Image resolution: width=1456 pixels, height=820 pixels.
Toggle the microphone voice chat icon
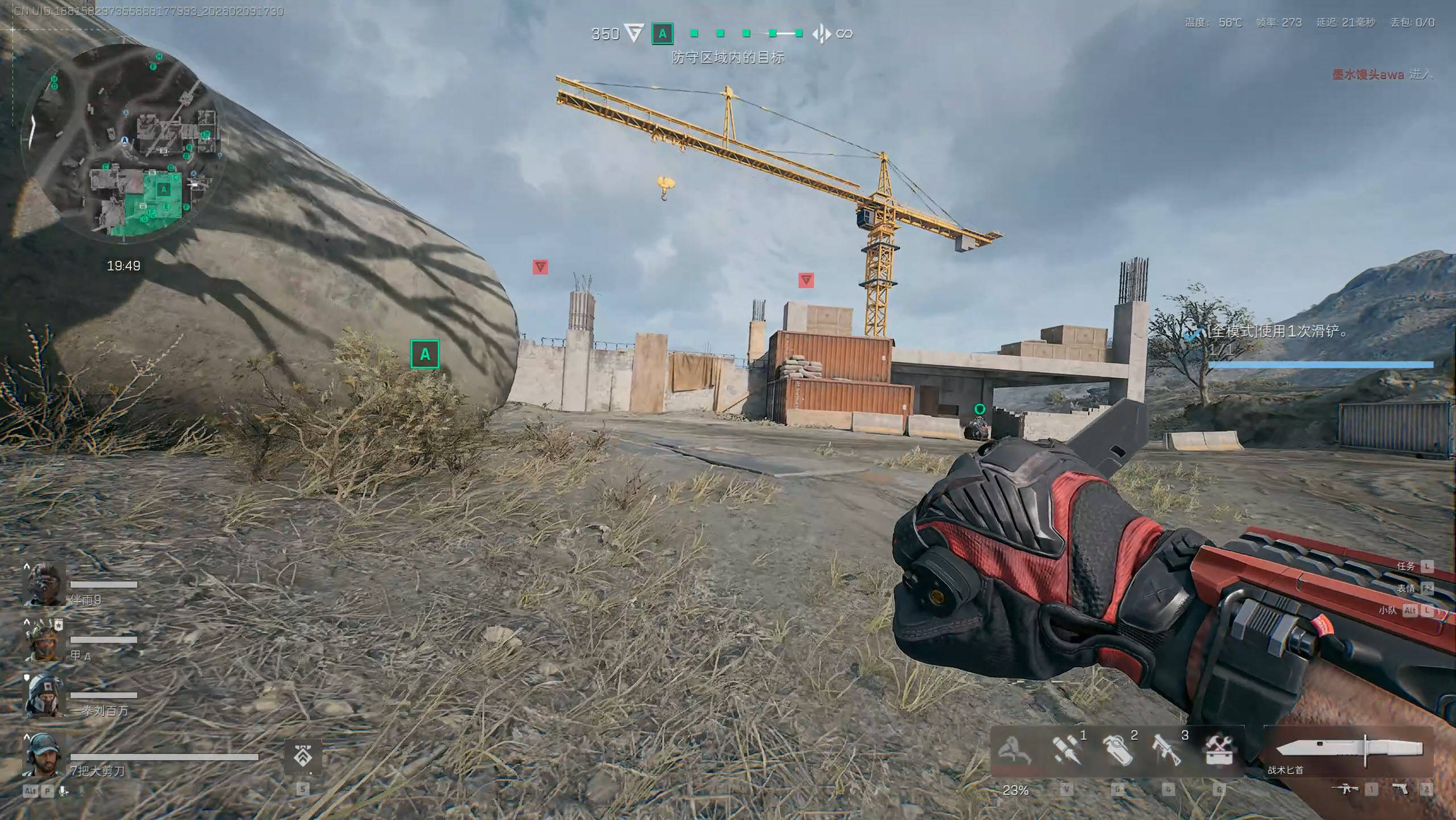64,790
